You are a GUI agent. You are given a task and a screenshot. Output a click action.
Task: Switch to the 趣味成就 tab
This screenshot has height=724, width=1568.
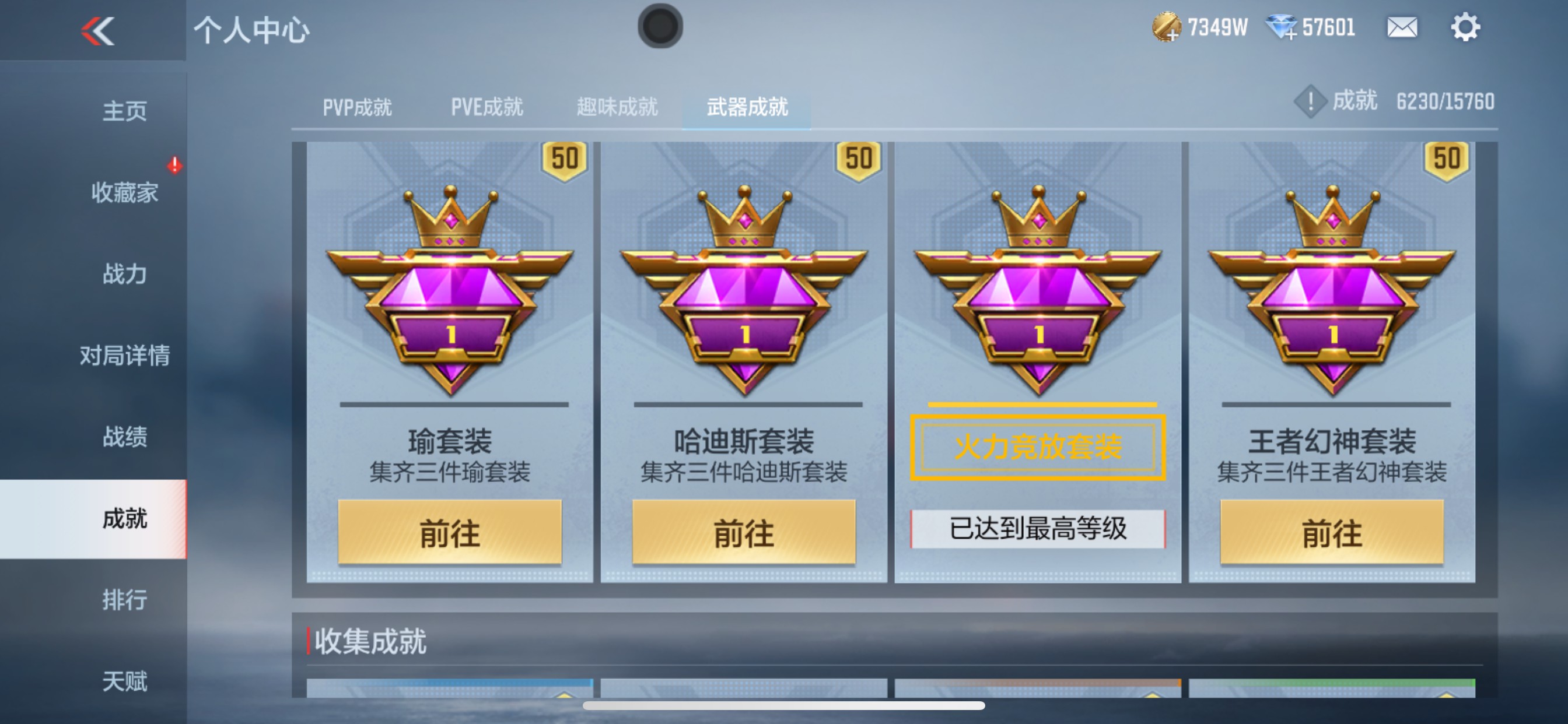tap(617, 107)
